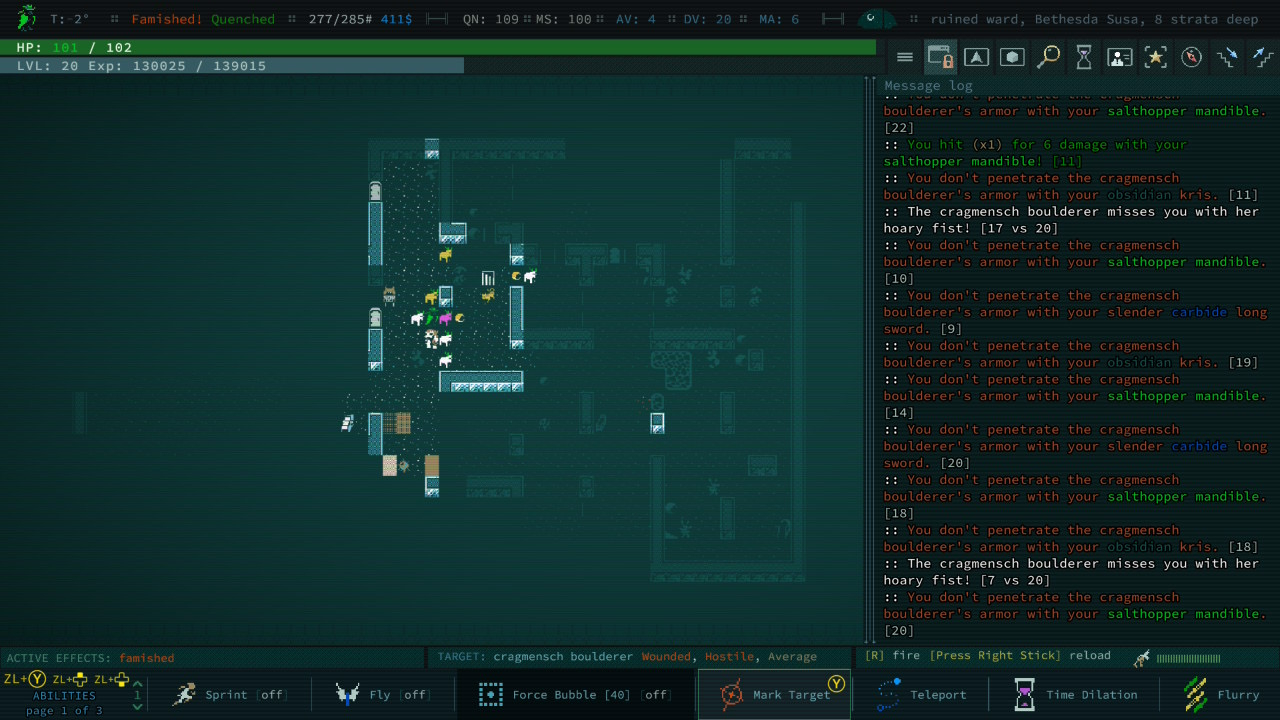This screenshot has height=720, width=1280.
Task: Toggle the window lock icon
Action: click(940, 58)
